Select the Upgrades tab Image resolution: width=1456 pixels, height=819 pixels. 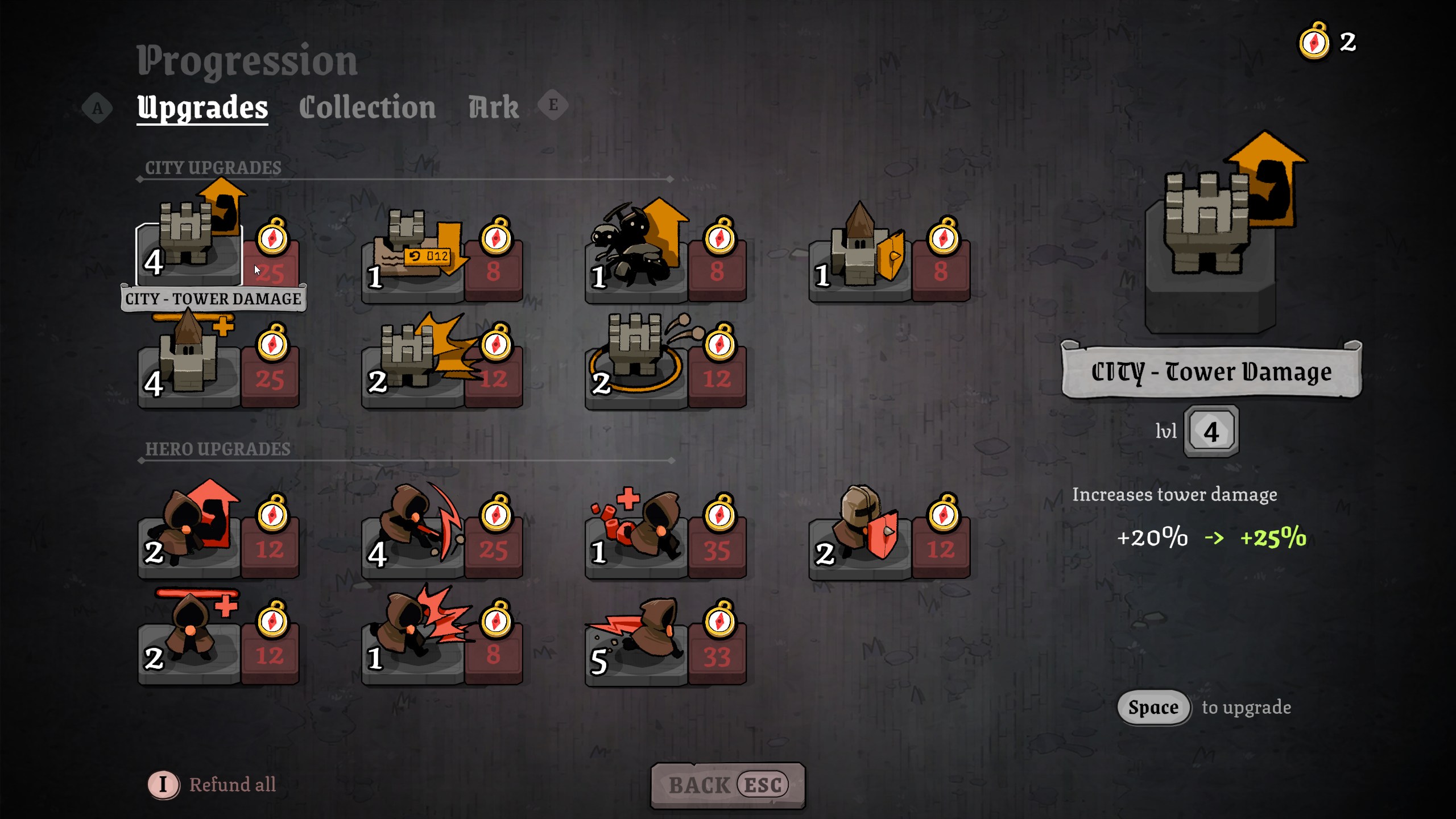pyautogui.click(x=202, y=107)
